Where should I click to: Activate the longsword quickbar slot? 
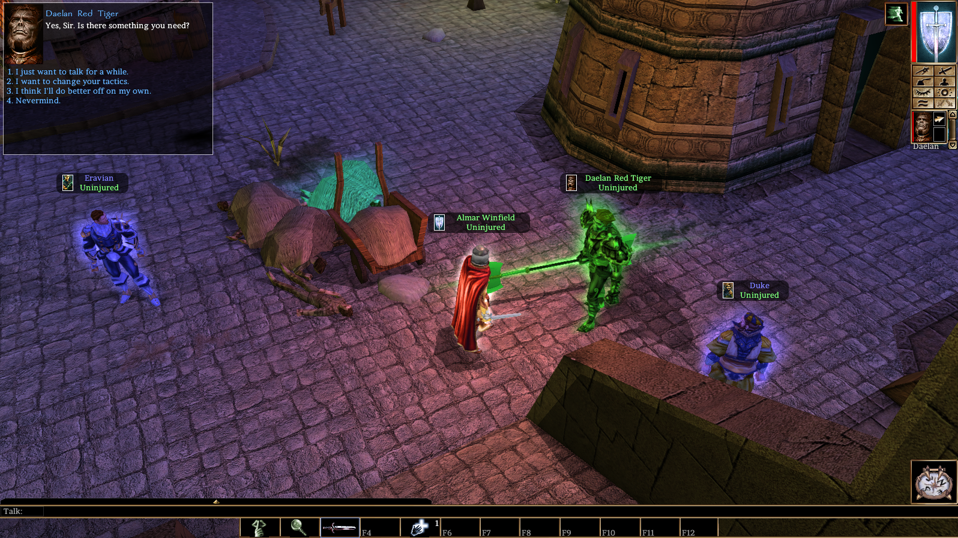coord(339,527)
